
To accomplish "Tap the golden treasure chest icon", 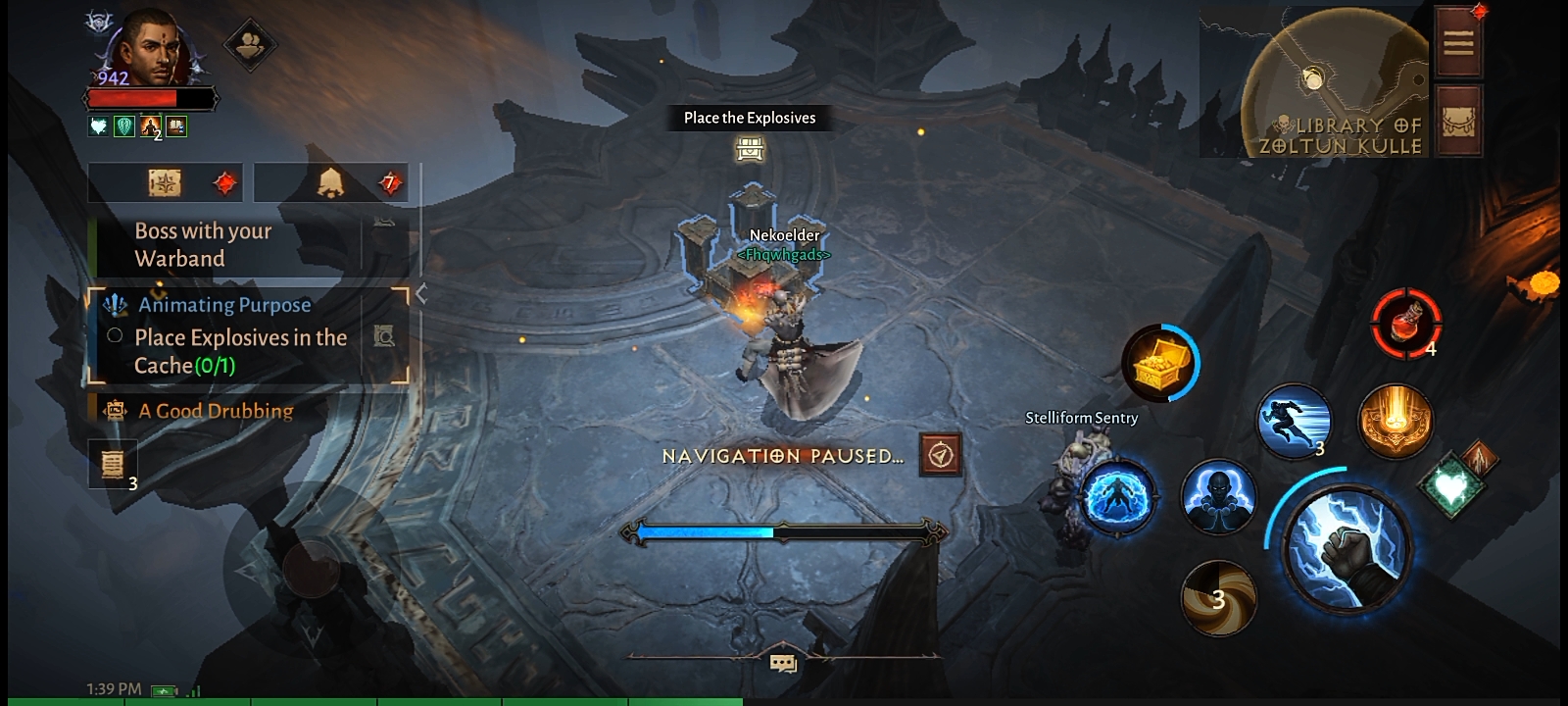I will coord(1160,362).
